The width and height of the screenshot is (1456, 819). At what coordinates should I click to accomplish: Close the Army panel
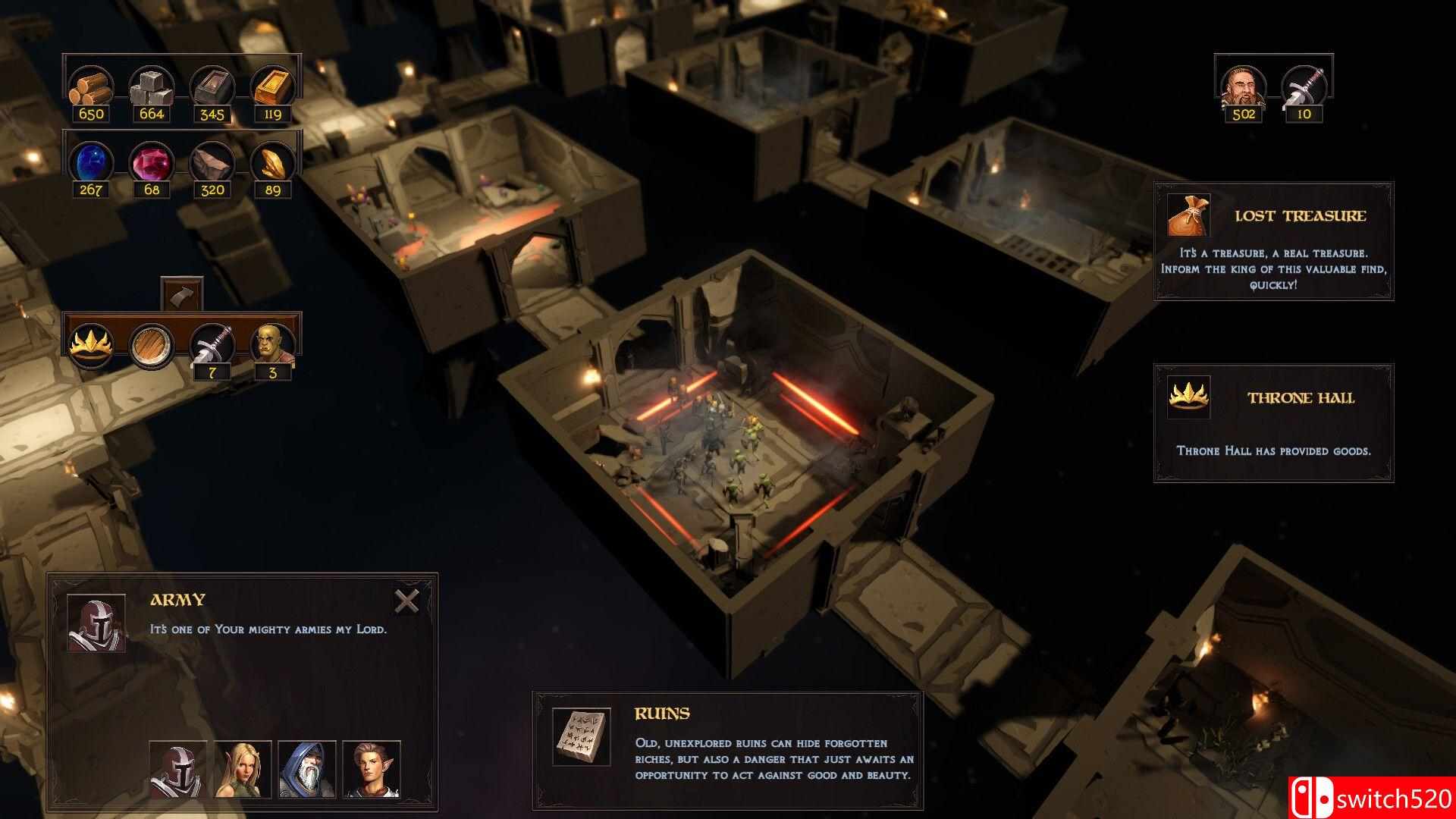[x=406, y=601]
